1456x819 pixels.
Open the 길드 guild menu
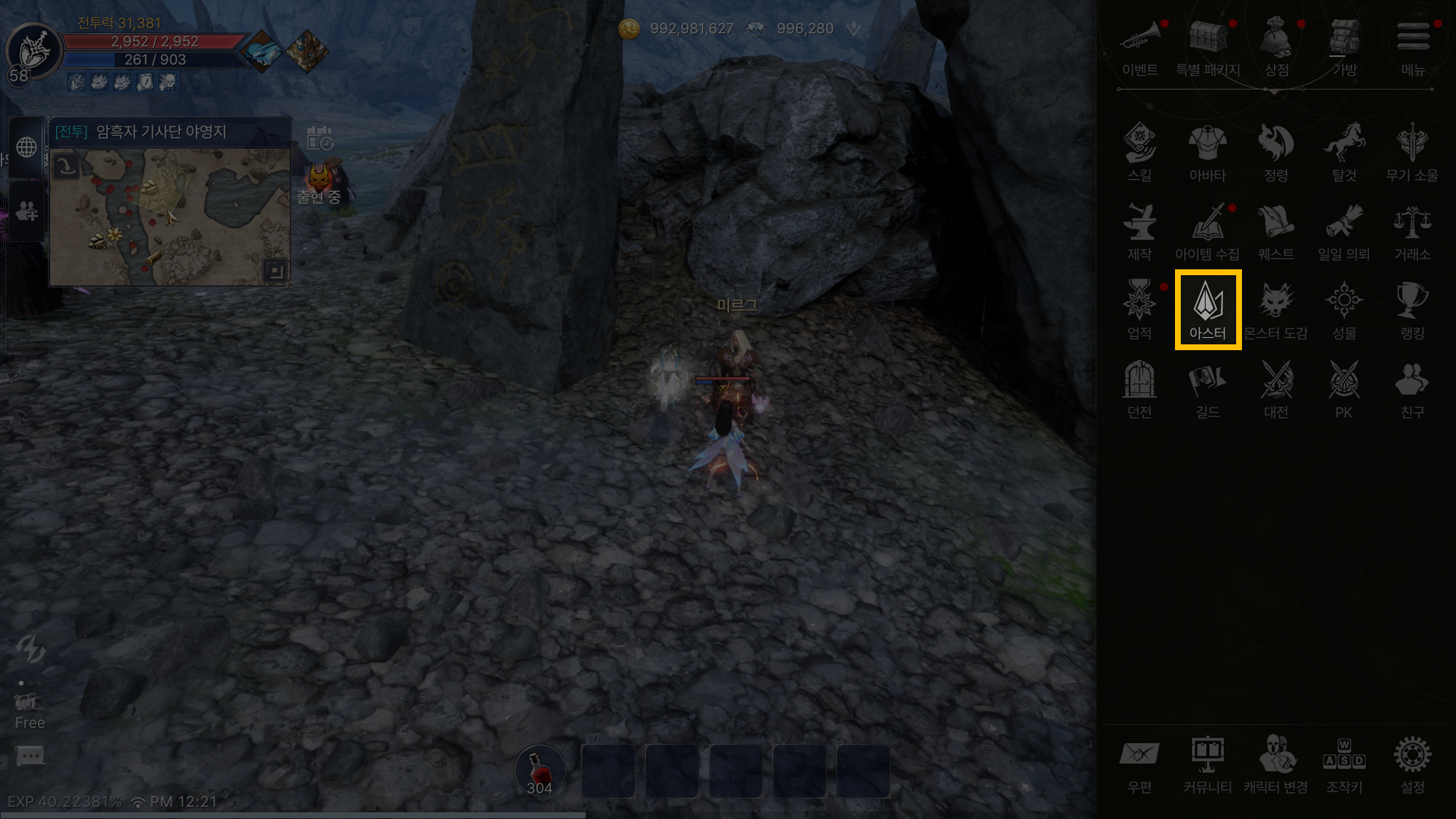click(x=1208, y=388)
